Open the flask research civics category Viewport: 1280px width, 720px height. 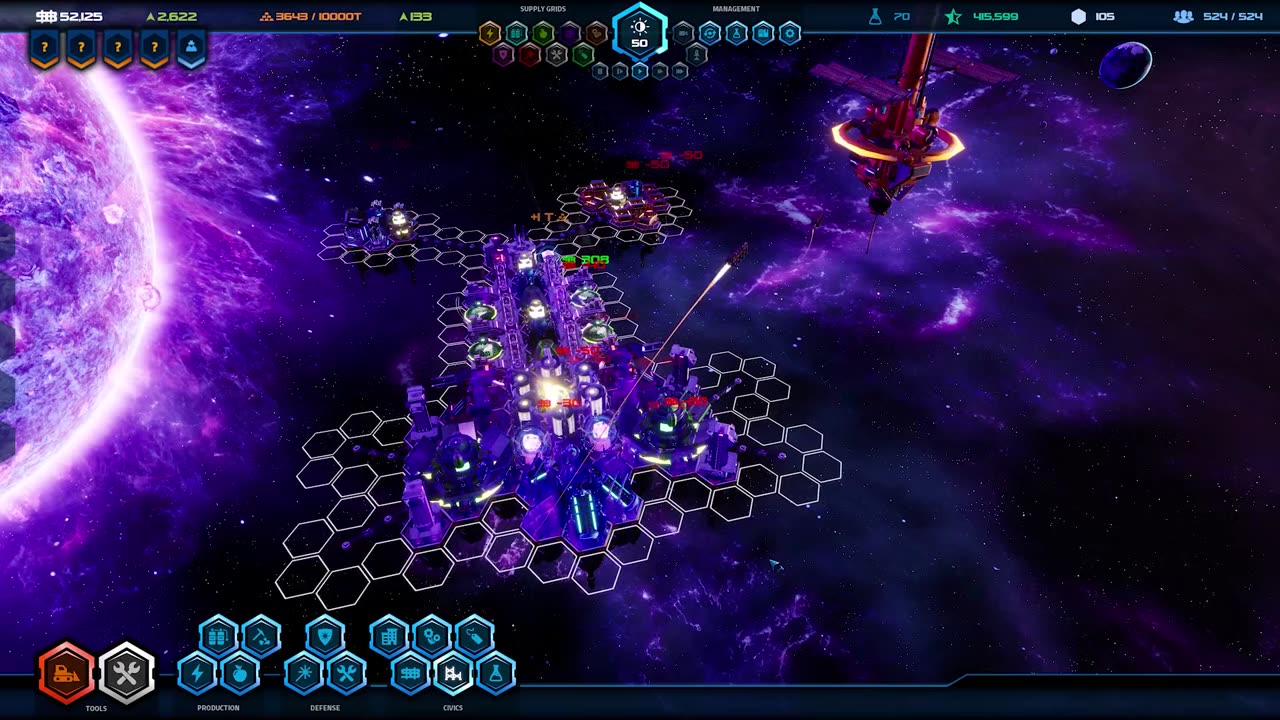(495, 673)
